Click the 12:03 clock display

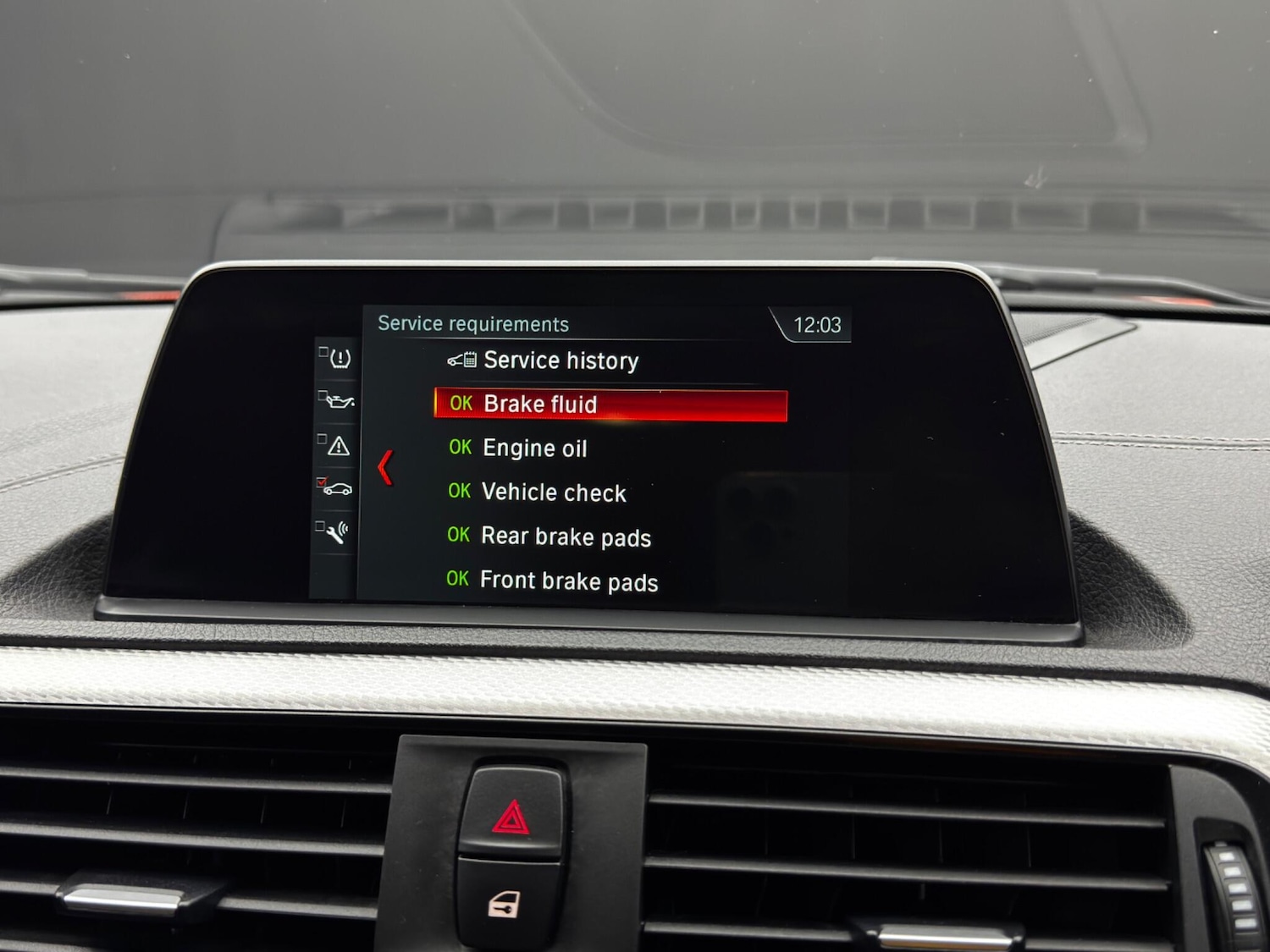(816, 324)
